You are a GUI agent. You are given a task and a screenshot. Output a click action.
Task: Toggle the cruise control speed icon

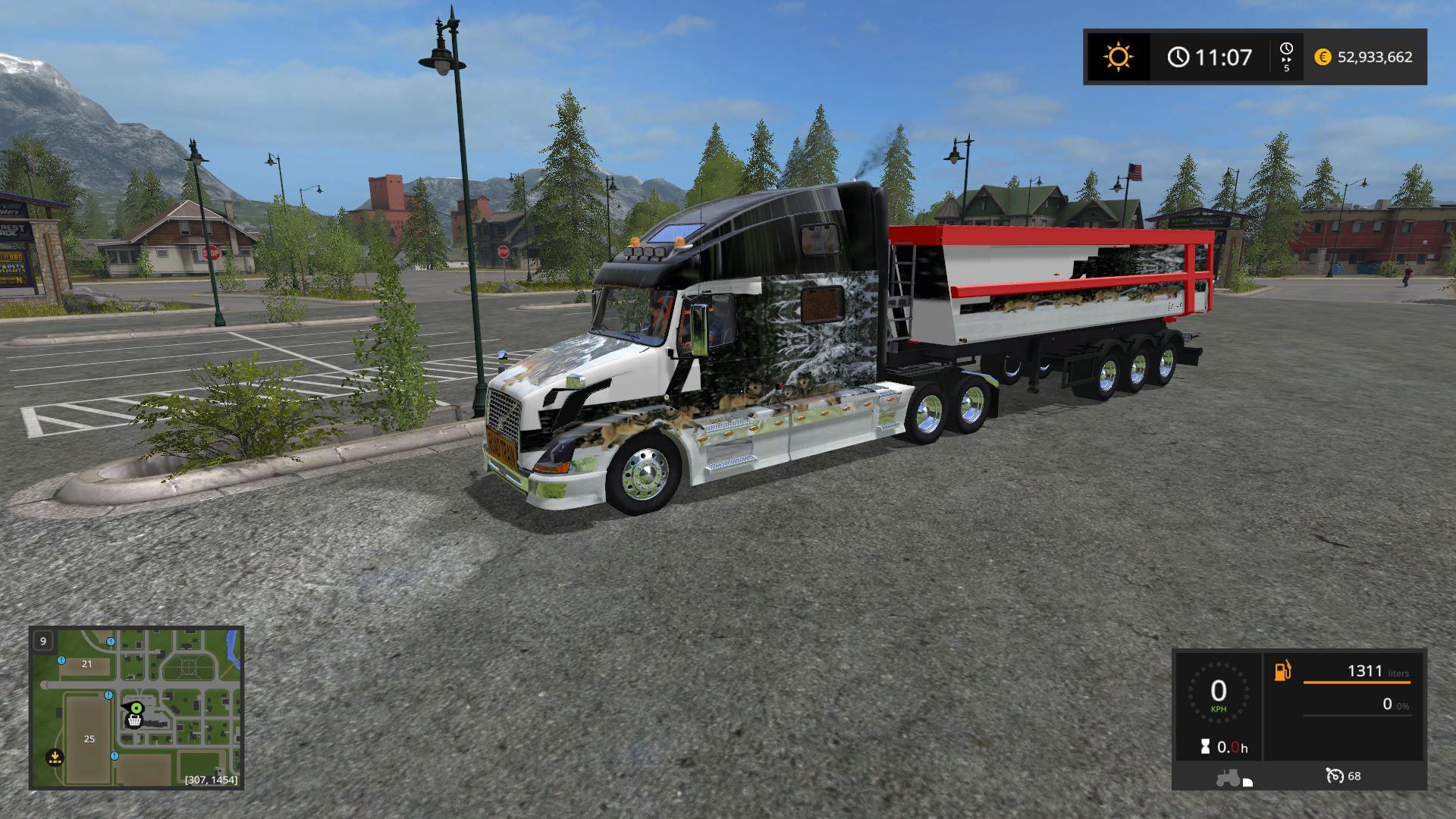pyautogui.click(x=1335, y=776)
